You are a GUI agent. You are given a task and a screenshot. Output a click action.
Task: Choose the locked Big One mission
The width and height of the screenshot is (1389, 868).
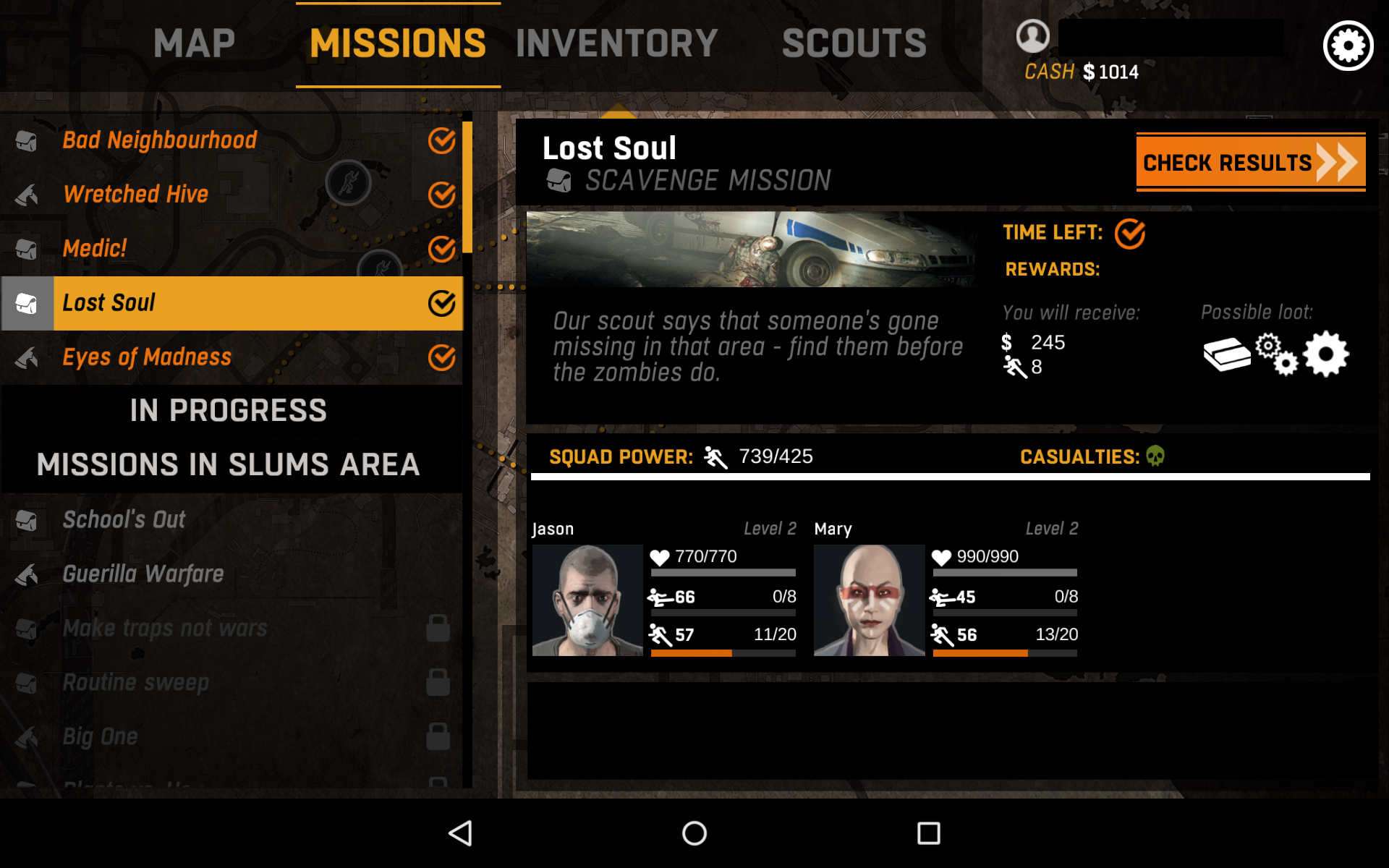100,737
